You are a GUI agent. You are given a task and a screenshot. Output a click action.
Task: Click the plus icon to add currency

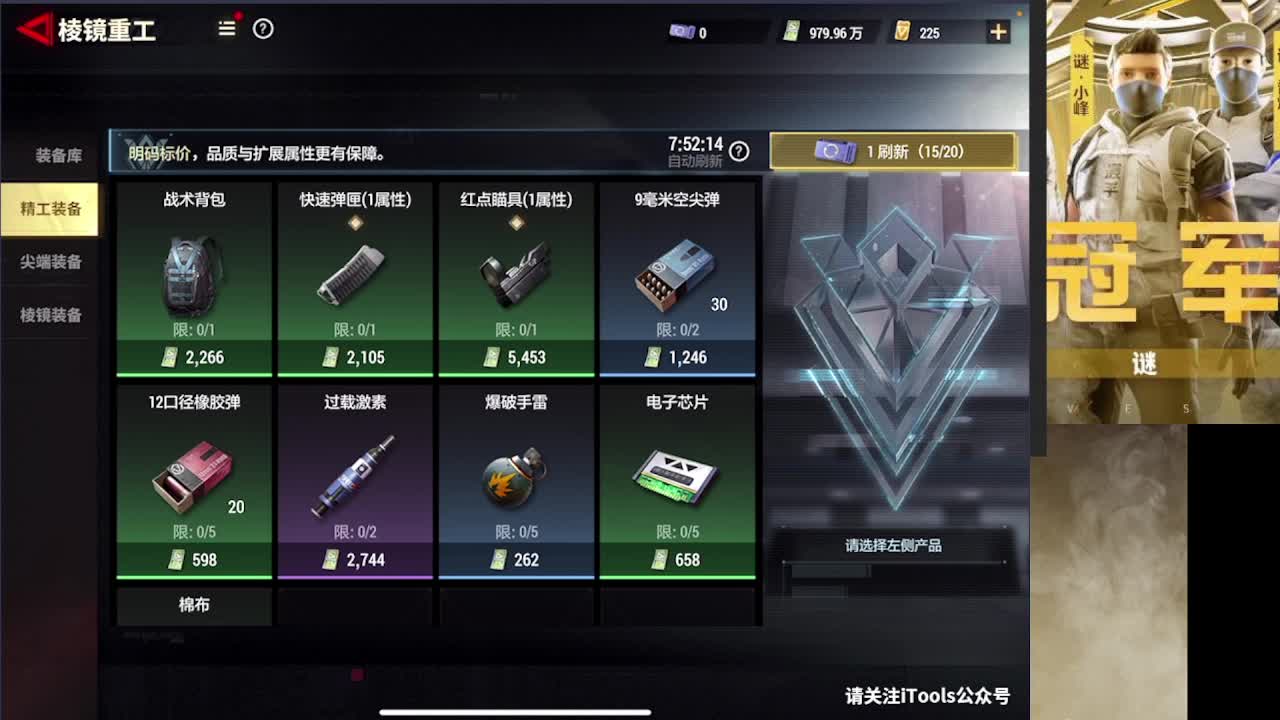(997, 31)
